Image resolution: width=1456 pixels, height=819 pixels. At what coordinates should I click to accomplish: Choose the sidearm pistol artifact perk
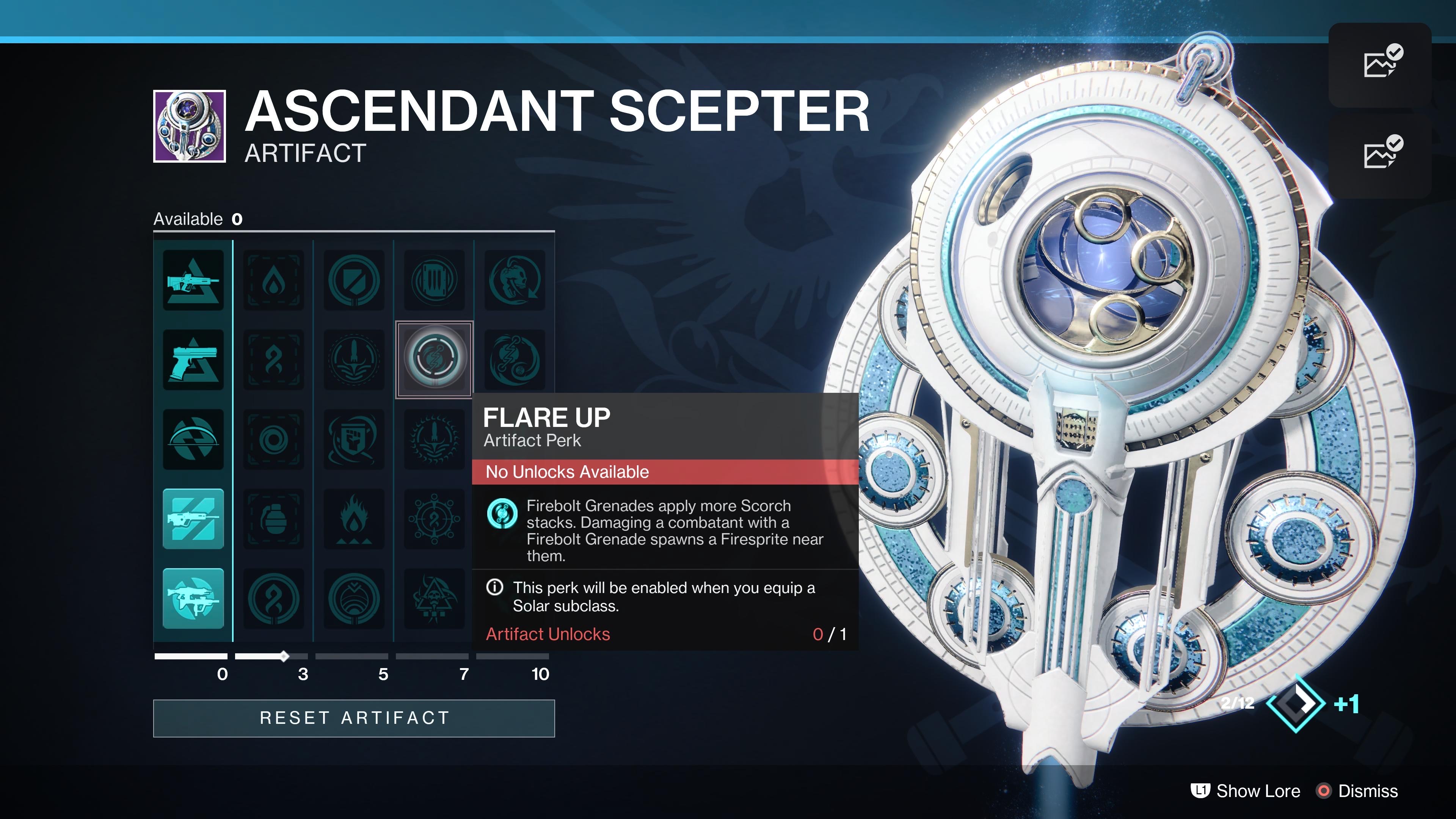193,360
